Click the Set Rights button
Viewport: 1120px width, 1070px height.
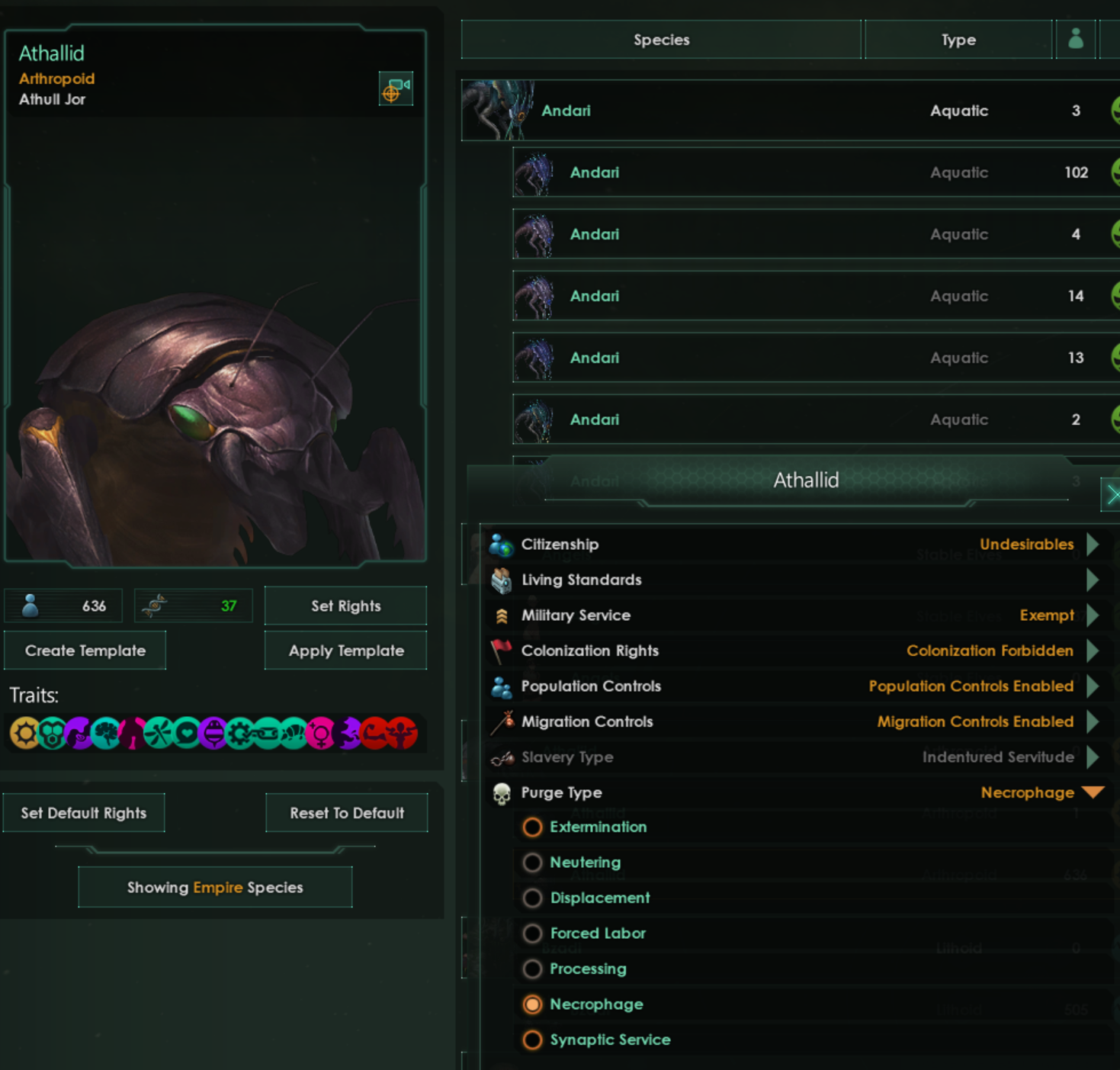(x=345, y=606)
